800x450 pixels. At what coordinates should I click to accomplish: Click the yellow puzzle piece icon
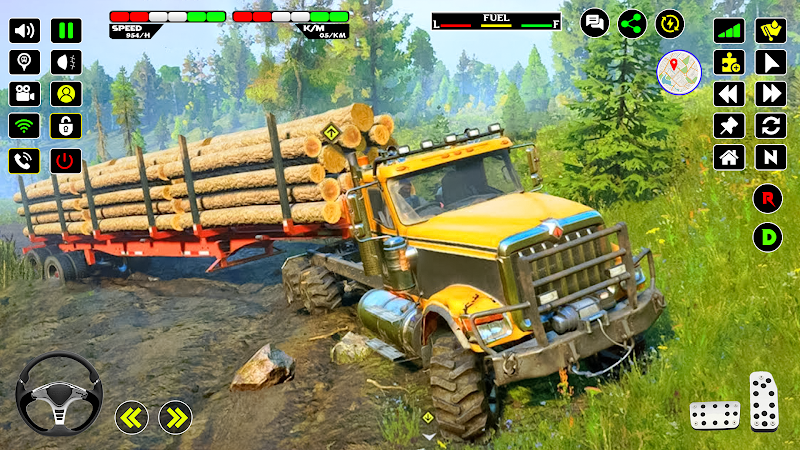coord(728,62)
